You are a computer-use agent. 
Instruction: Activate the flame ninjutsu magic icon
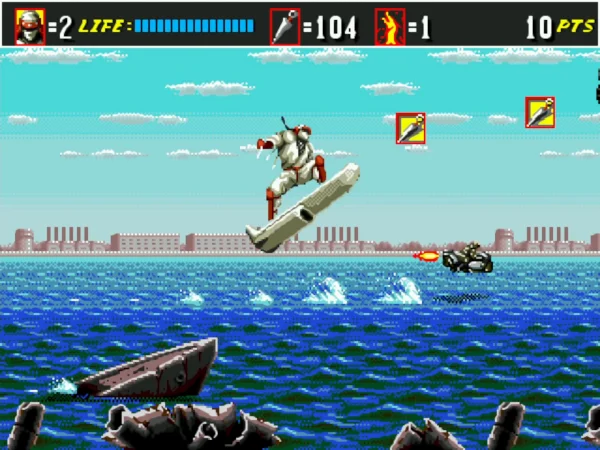tap(389, 26)
